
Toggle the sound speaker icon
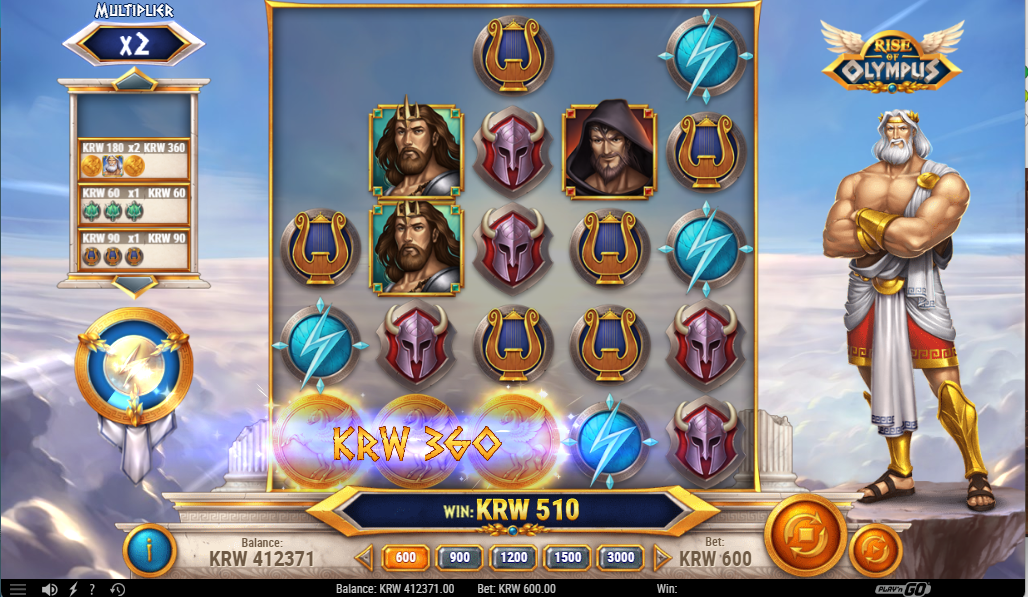(48, 589)
